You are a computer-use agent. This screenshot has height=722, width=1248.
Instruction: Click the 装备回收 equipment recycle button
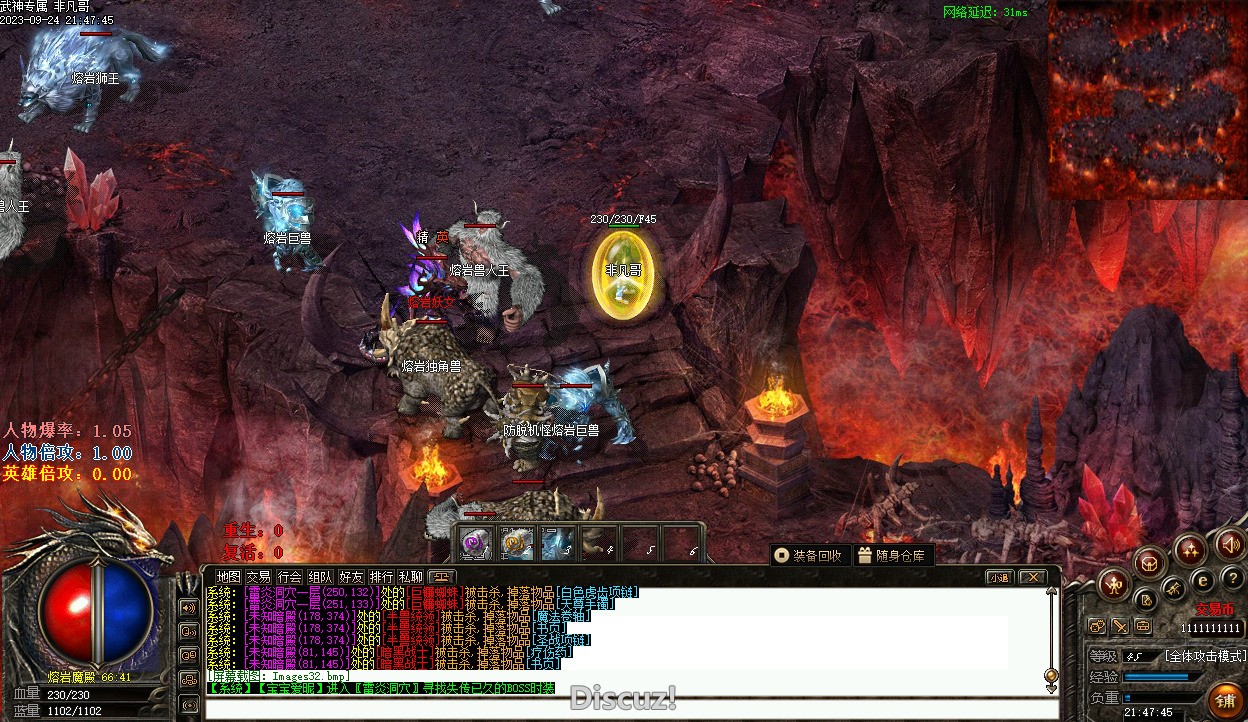pyautogui.click(x=808, y=556)
